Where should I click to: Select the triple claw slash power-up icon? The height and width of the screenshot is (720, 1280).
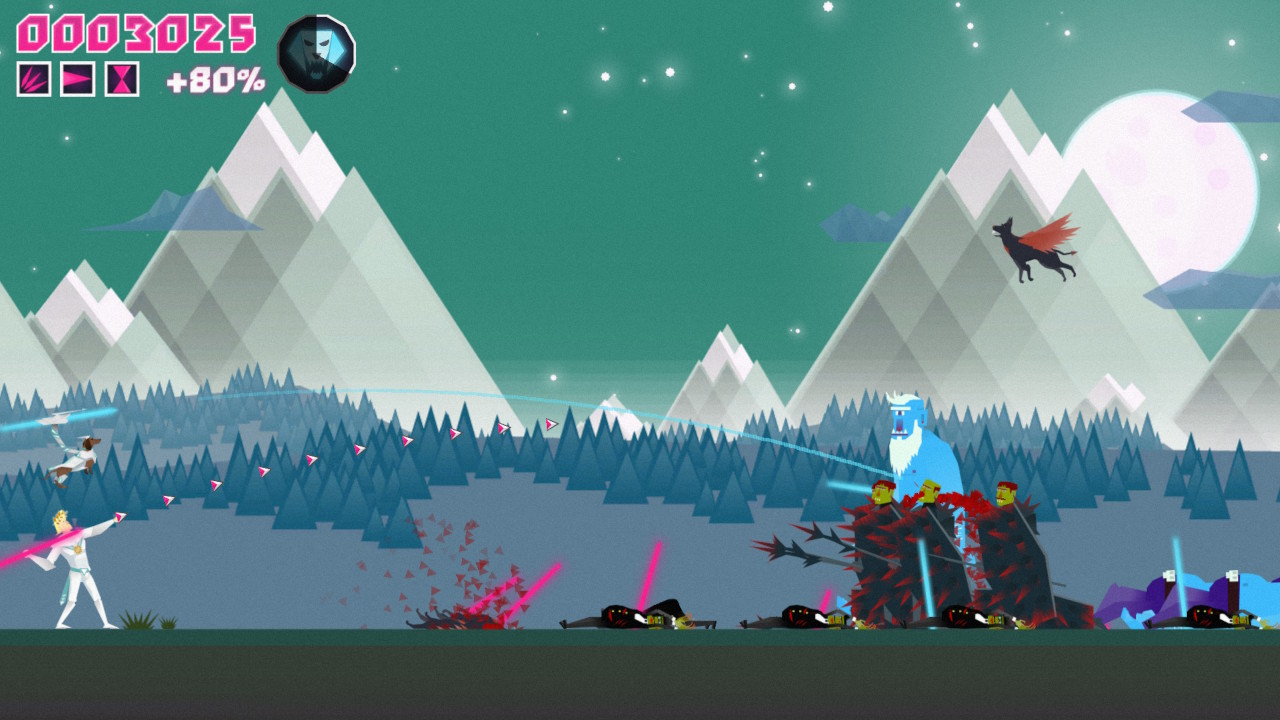point(34,79)
